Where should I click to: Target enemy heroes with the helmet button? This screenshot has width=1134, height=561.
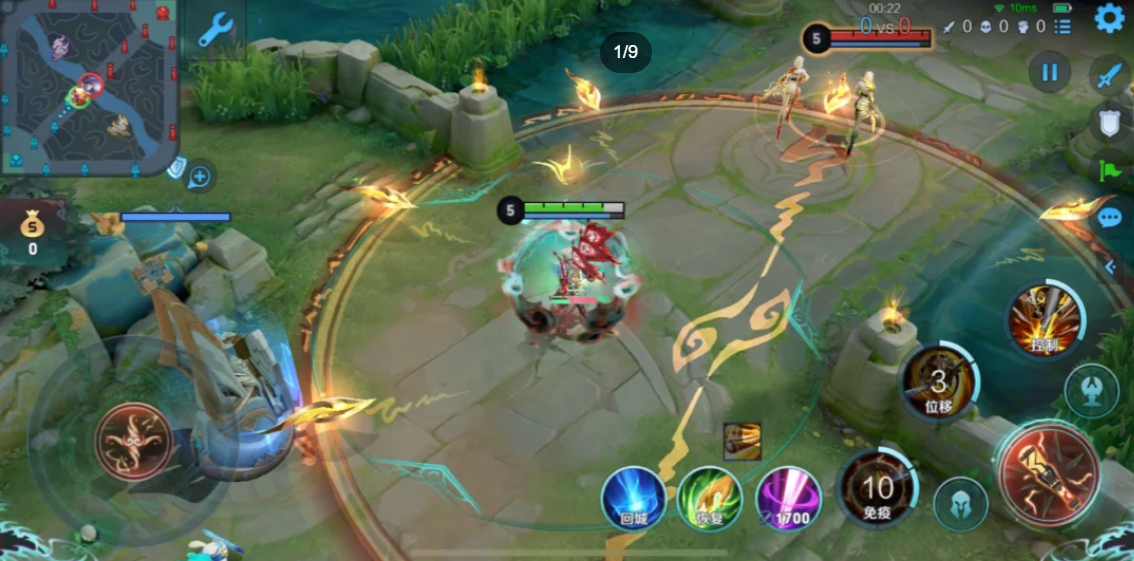coord(960,504)
